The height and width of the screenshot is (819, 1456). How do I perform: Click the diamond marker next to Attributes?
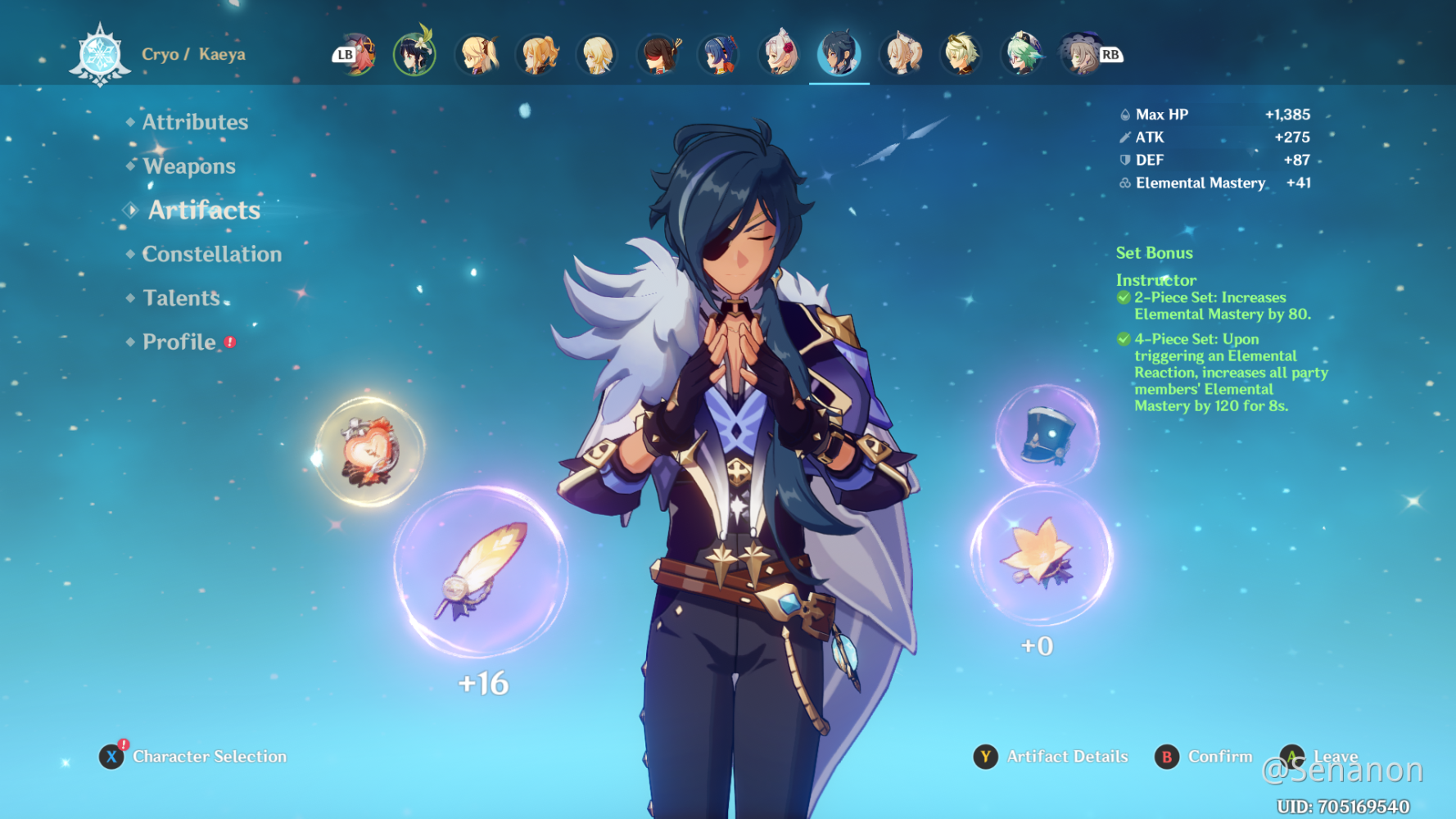(x=129, y=123)
